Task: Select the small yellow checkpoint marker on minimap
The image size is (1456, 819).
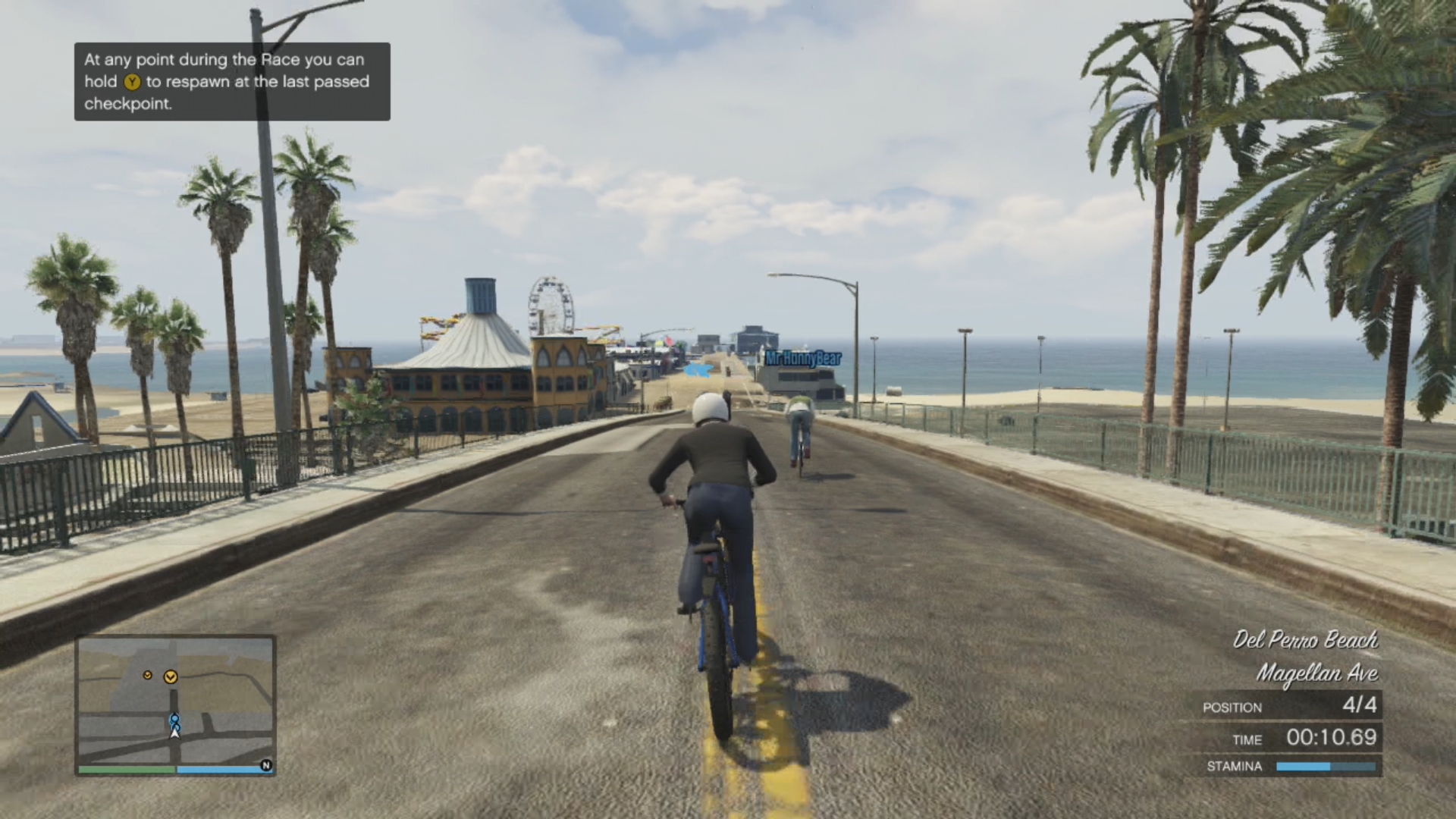Action: click(x=148, y=674)
